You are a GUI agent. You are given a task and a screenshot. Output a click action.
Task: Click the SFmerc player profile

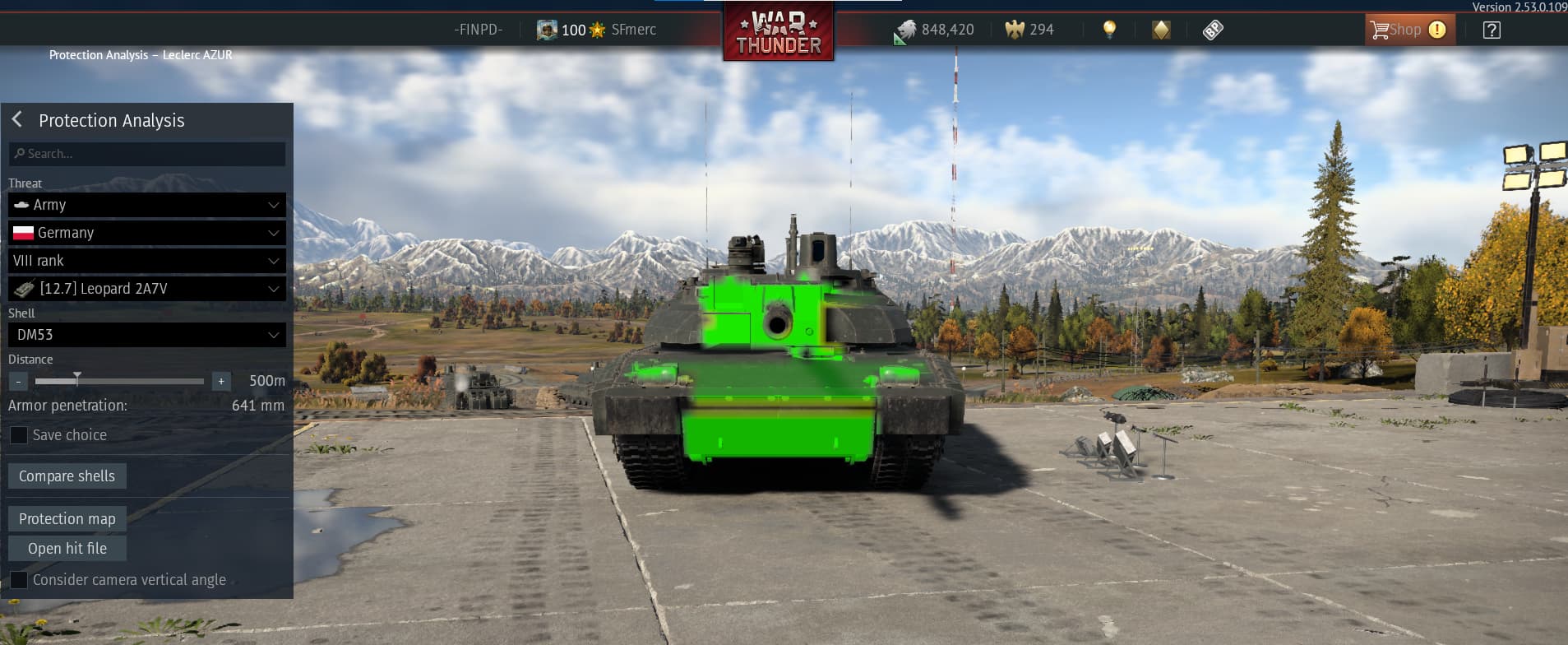coord(632,30)
